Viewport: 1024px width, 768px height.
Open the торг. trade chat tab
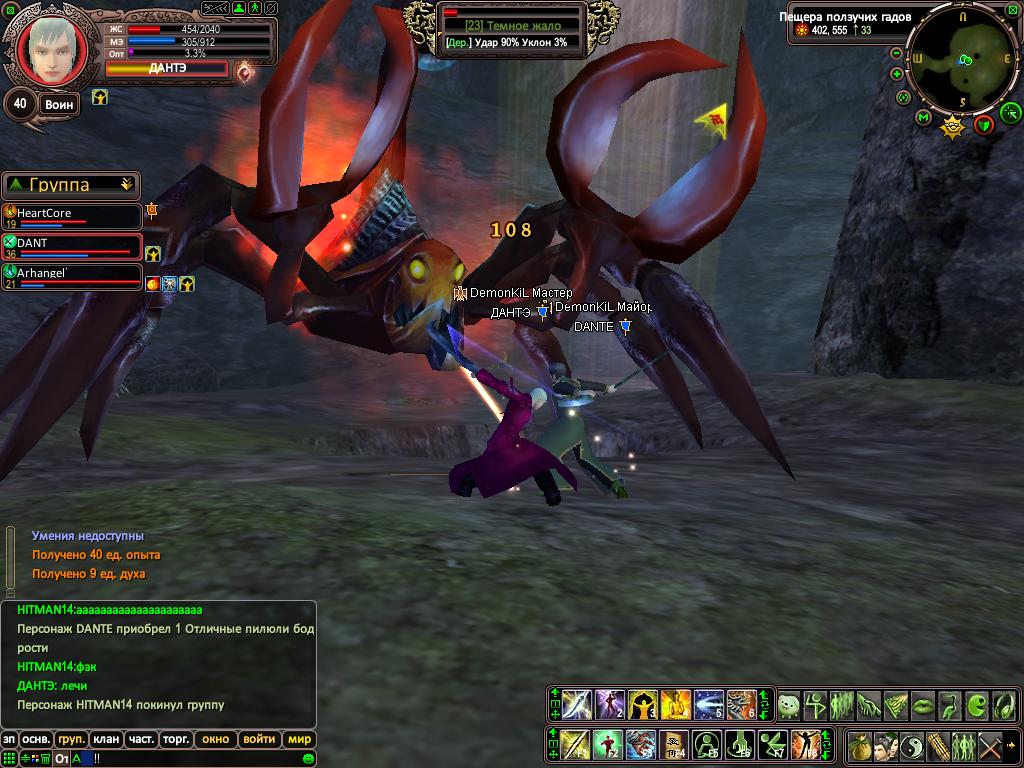[x=177, y=740]
